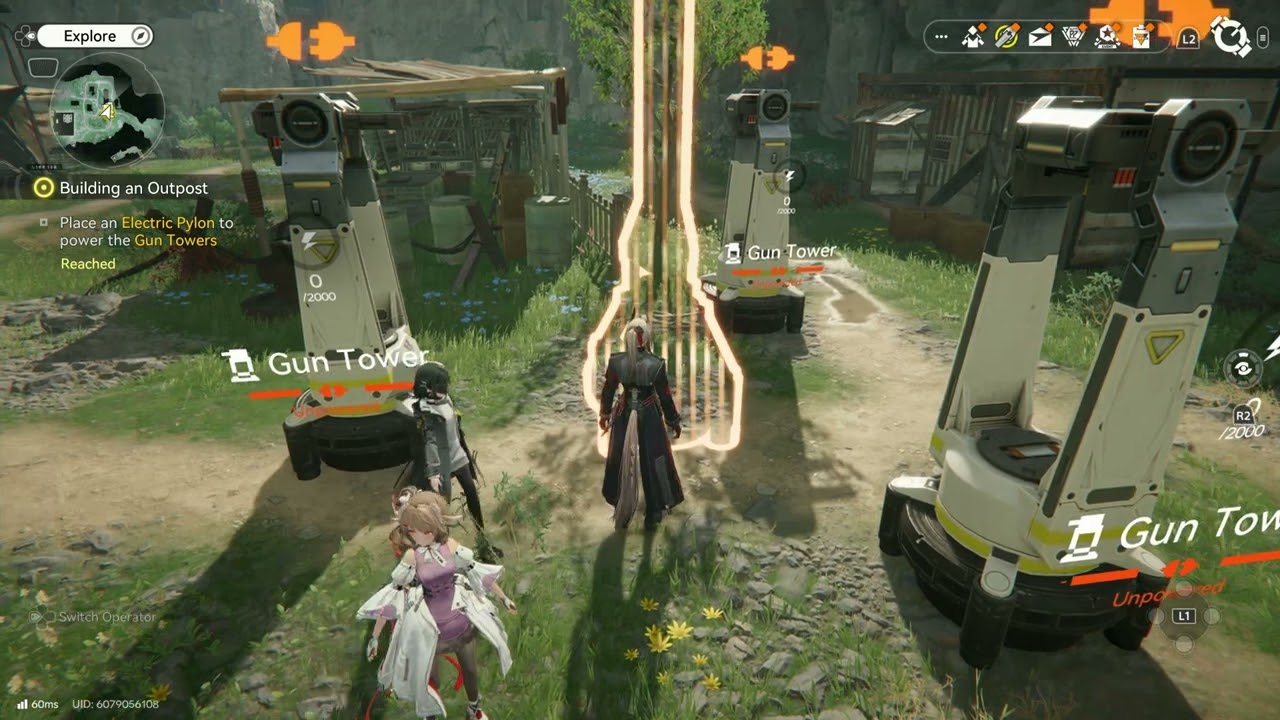Open the star medal events icon
This screenshot has height=720, width=1280.
coord(1106,37)
